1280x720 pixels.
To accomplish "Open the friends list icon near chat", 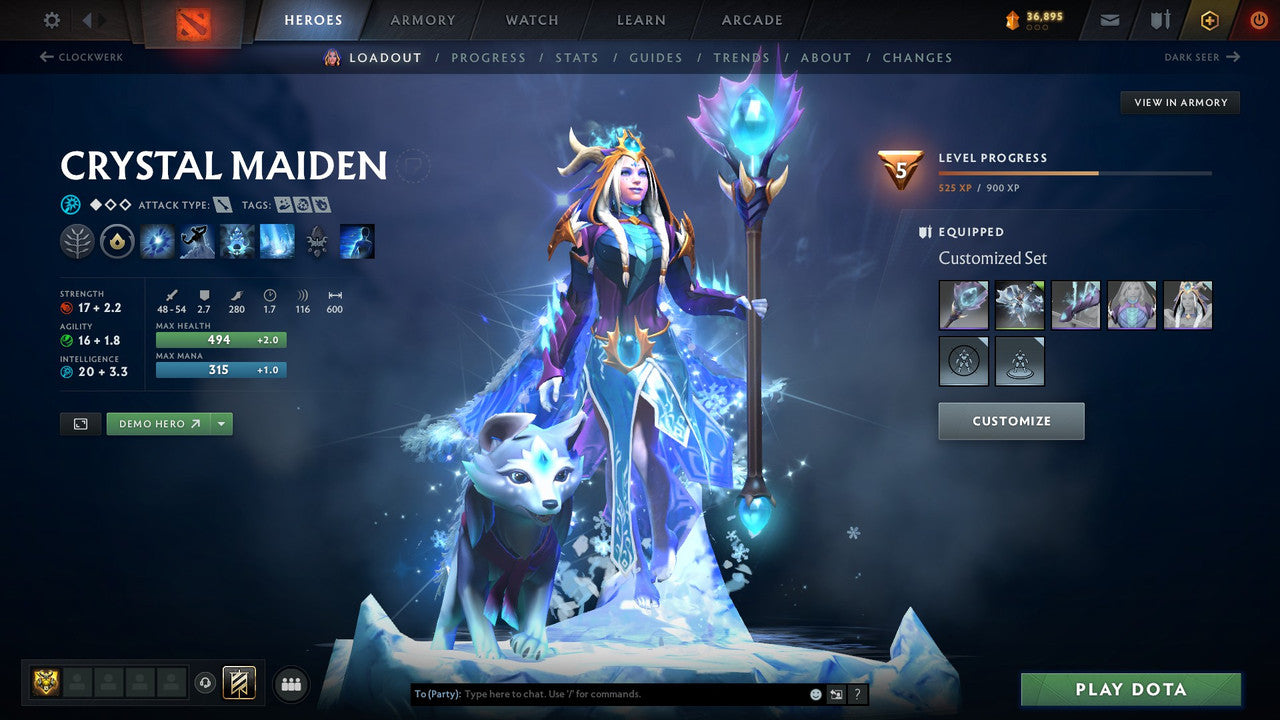I will pyautogui.click(x=290, y=683).
